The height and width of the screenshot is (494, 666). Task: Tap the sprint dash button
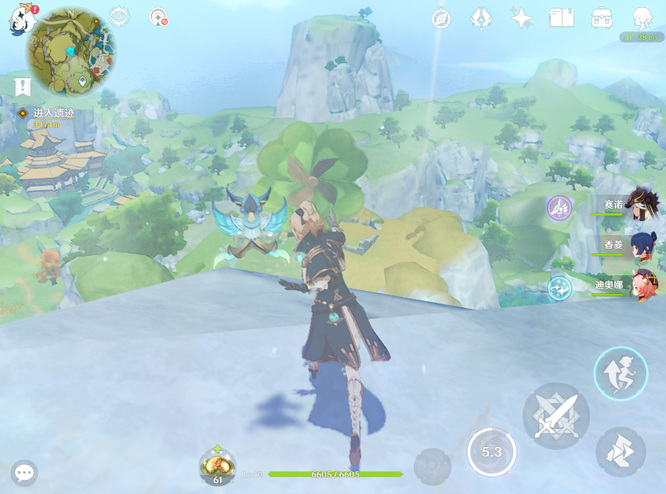tap(620, 451)
